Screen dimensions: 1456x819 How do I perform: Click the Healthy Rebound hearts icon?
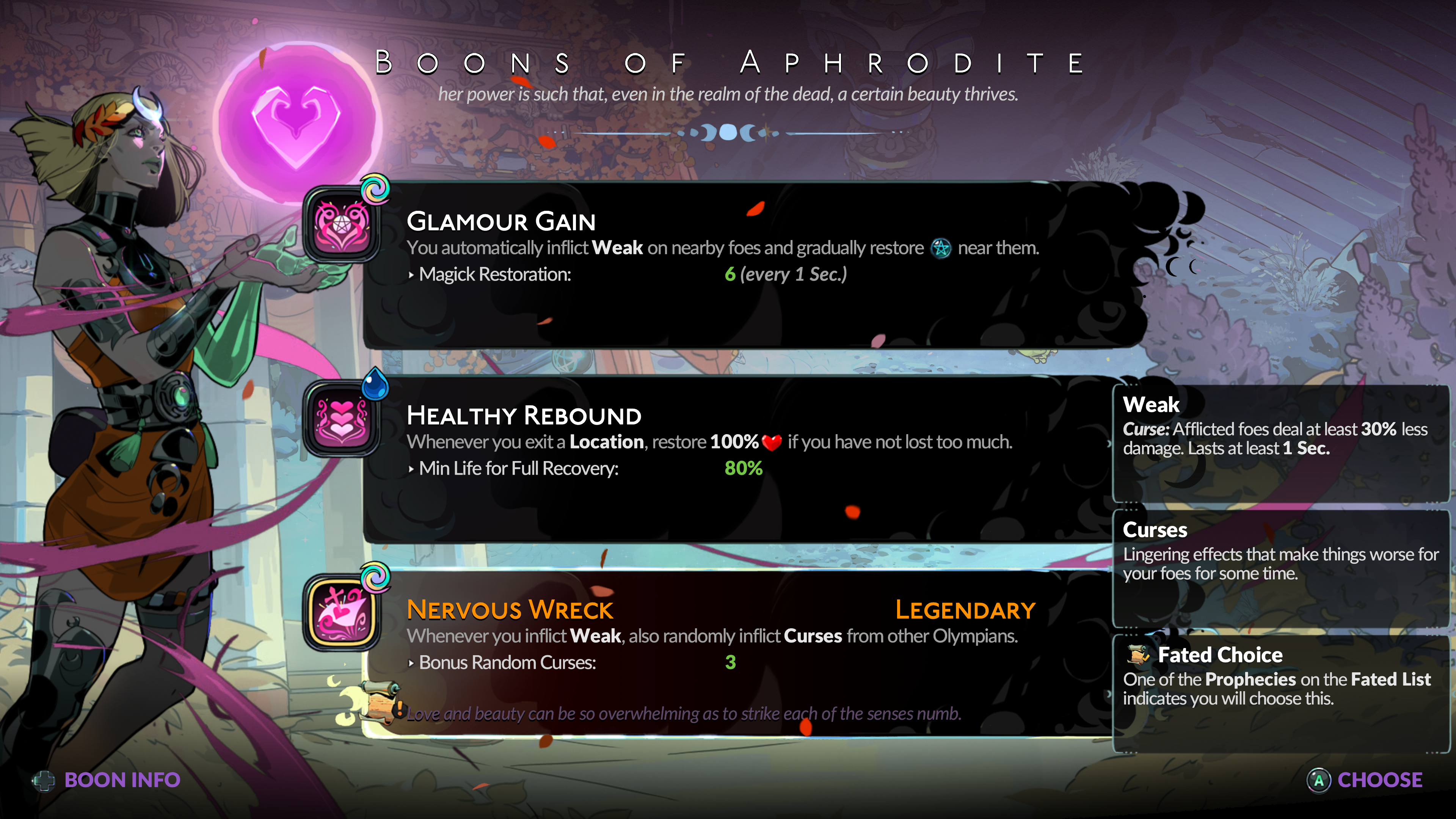click(x=342, y=419)
